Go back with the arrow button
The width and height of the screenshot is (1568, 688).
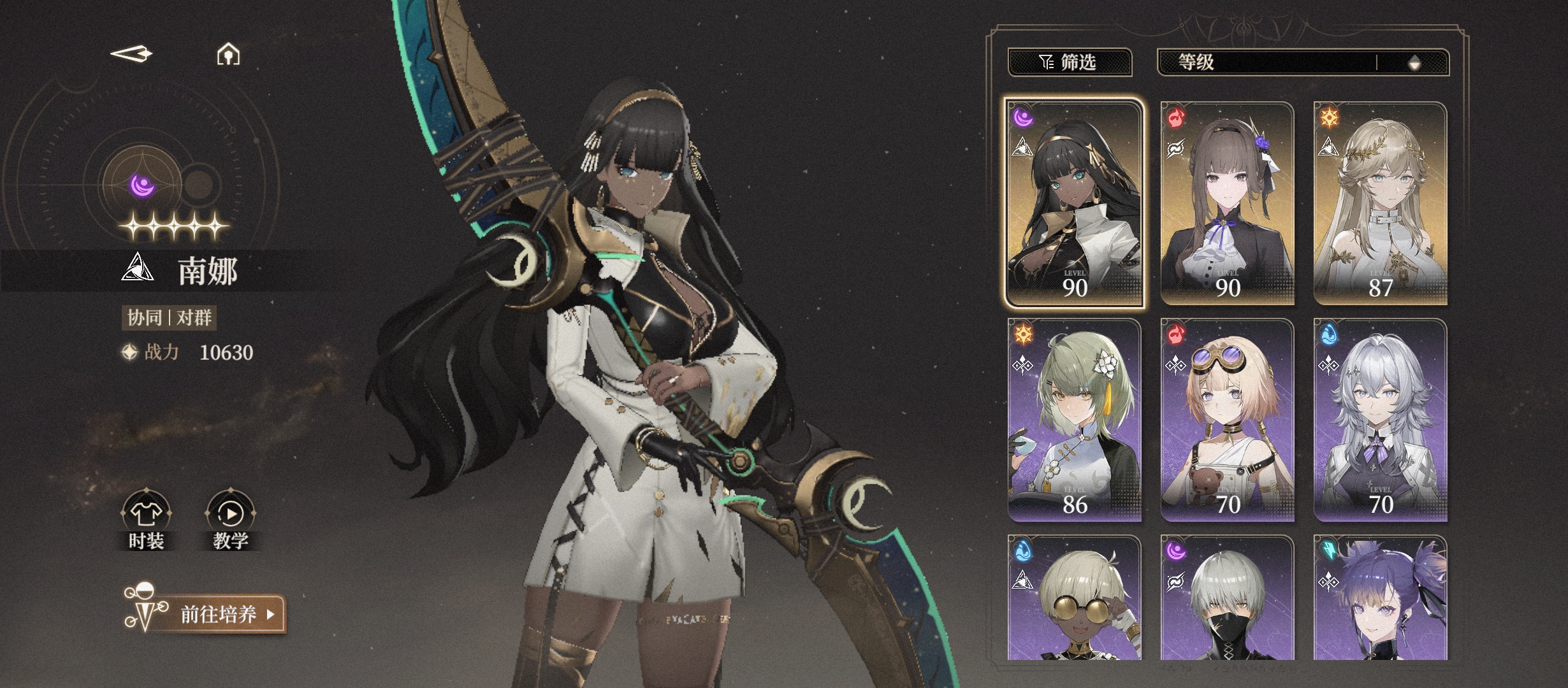132,54
